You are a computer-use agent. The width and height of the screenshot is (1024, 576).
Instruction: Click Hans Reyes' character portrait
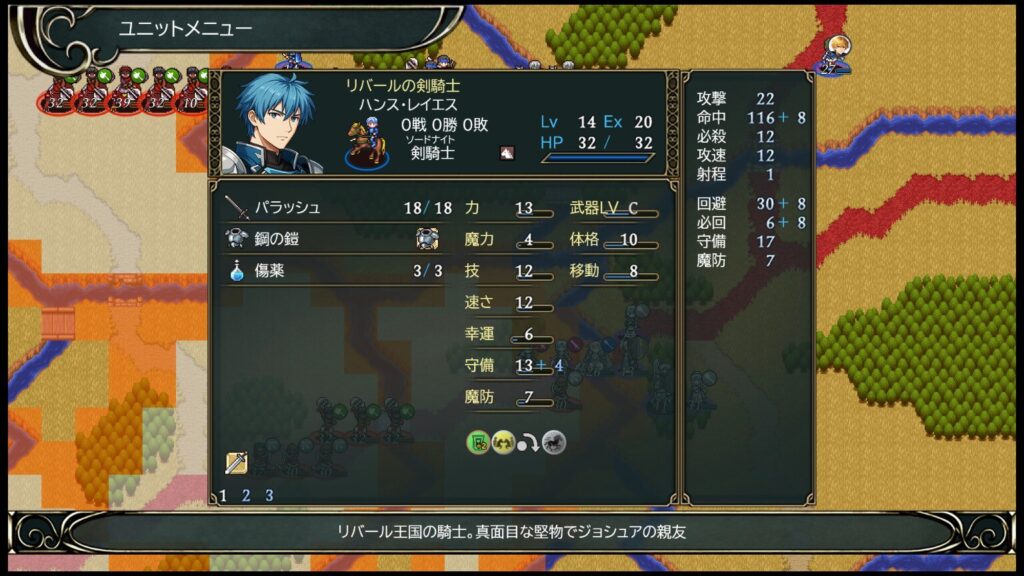coord(276,123)
